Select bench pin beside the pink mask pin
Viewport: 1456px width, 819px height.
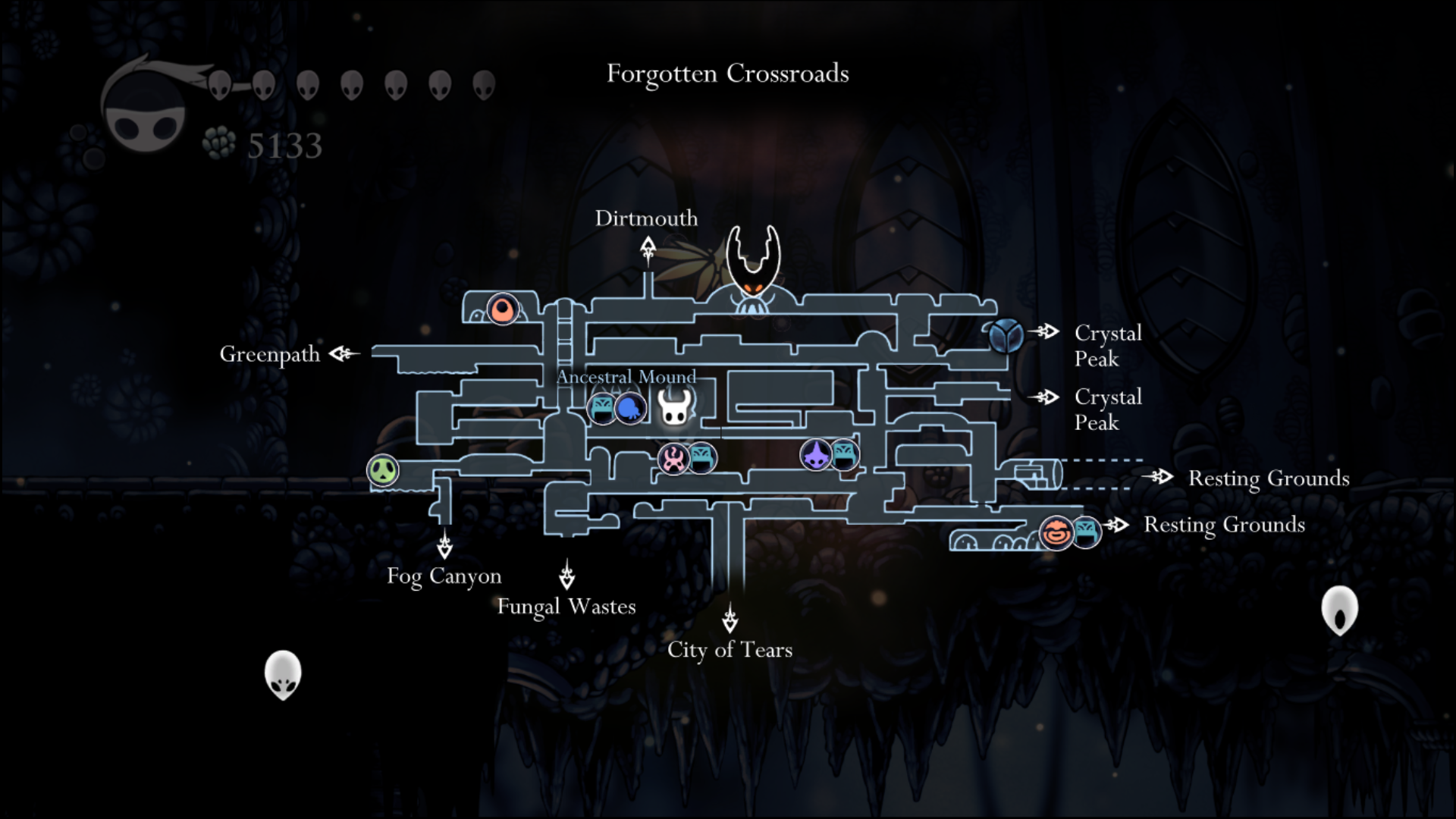pyautogui.click(x=701, y=457)
